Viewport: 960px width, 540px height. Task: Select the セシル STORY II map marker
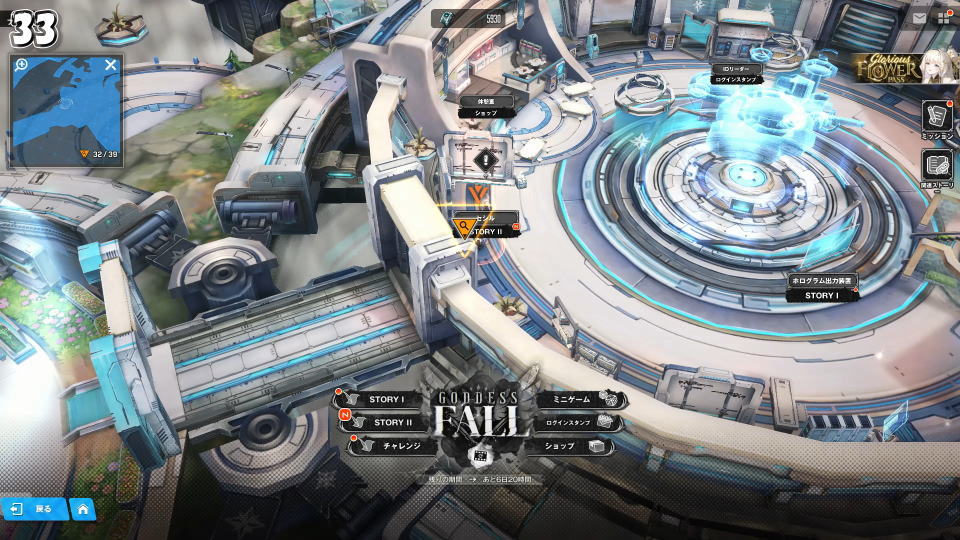click(x=485, y=225)
